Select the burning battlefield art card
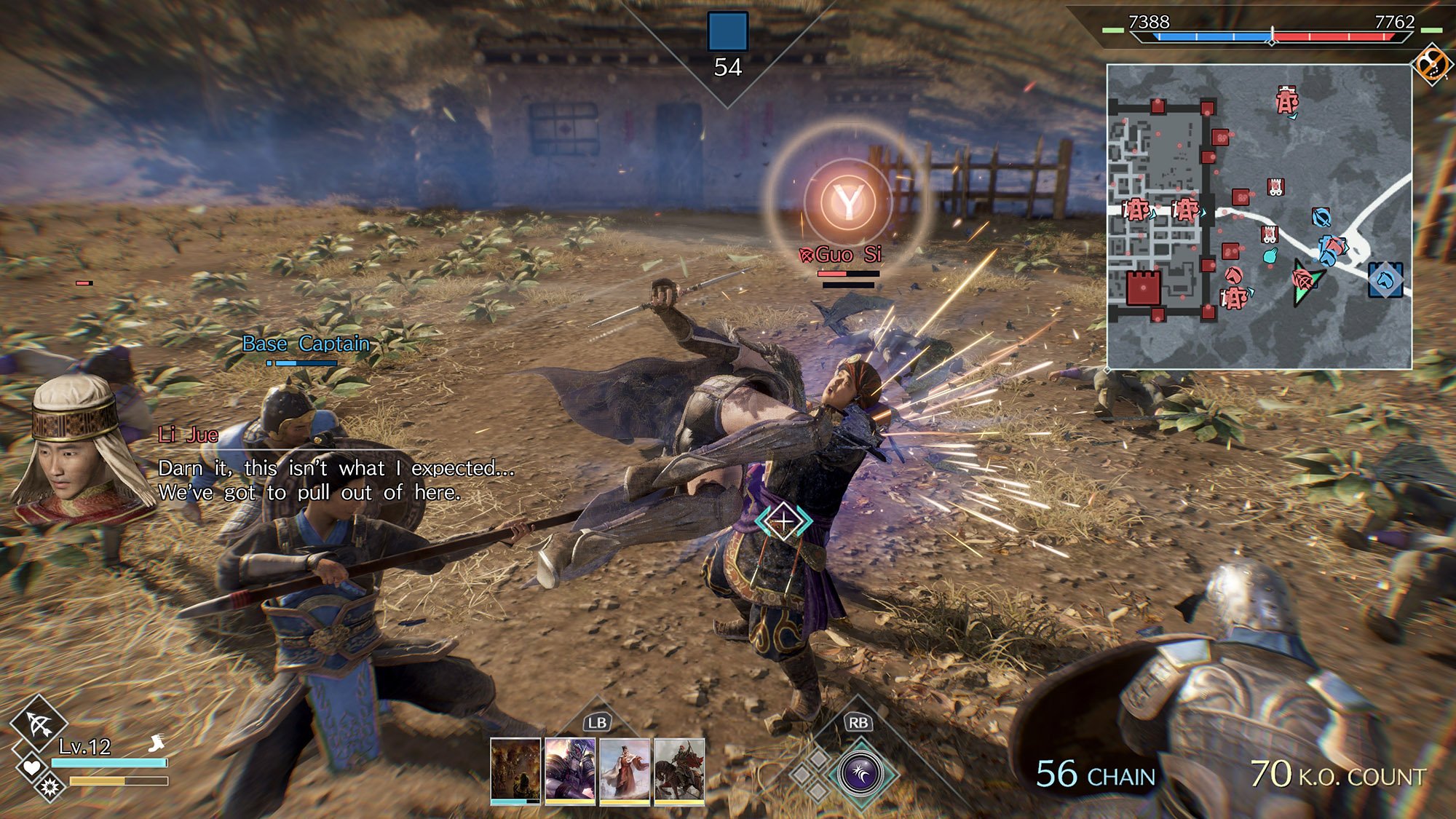 pos(515,769)
